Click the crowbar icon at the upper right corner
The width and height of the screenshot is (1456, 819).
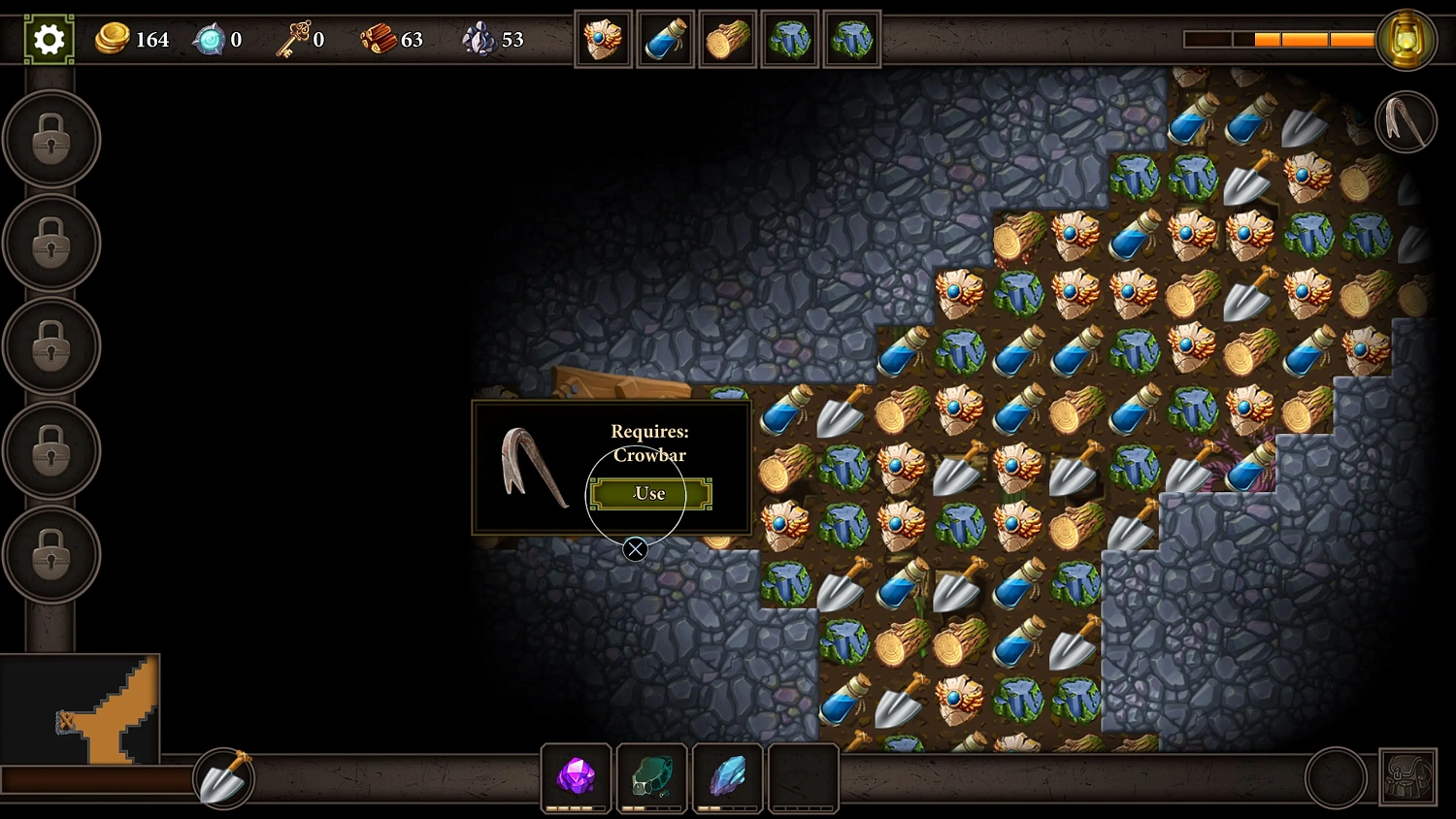[1405, 120]
